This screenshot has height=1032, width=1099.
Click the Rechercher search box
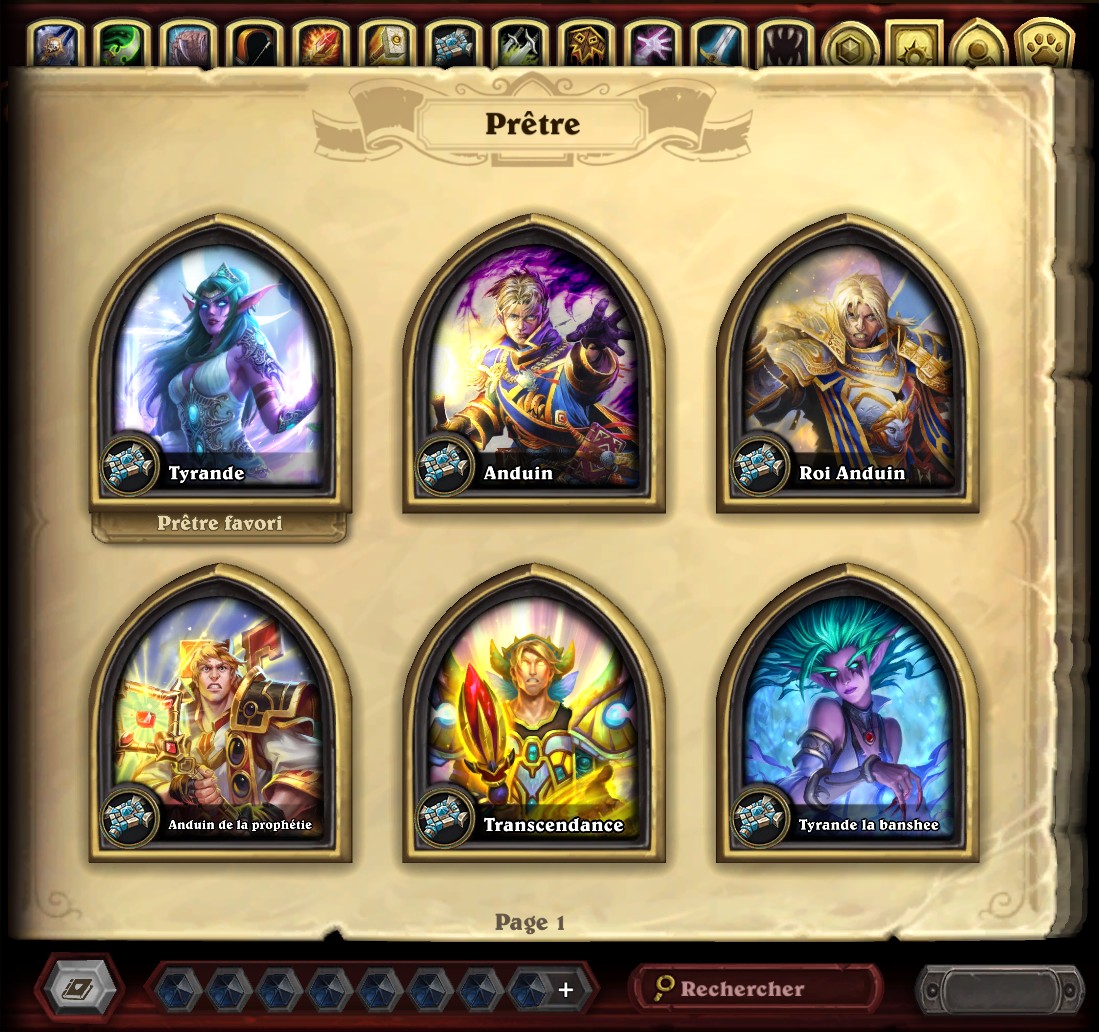click(757, 989)
